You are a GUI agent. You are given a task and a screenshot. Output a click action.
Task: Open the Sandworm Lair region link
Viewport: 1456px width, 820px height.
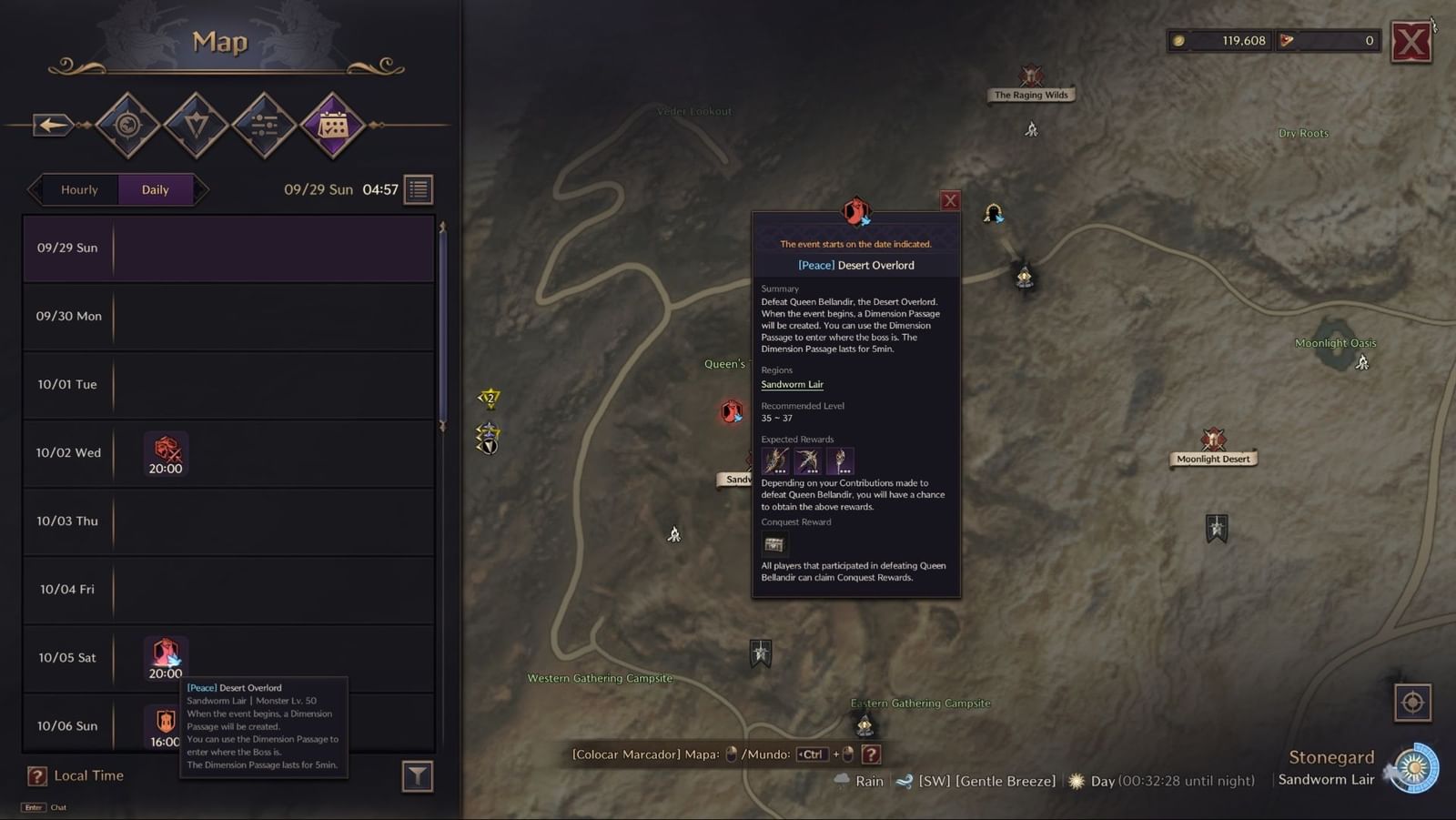pyautogui.click(x=791, y=384)
